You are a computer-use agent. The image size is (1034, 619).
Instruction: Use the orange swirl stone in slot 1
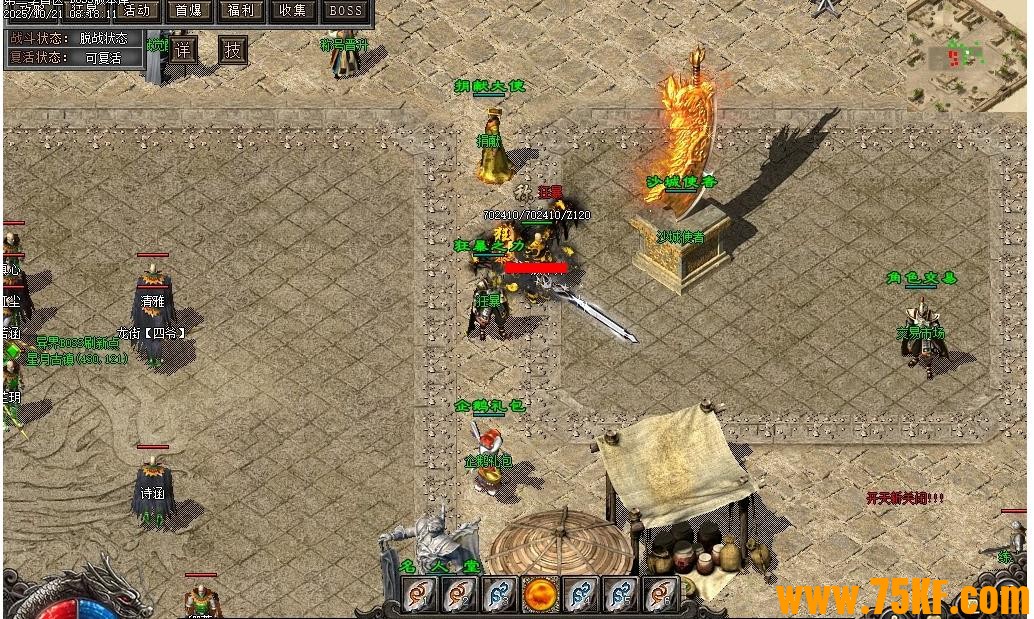click(x=420, y=595)
